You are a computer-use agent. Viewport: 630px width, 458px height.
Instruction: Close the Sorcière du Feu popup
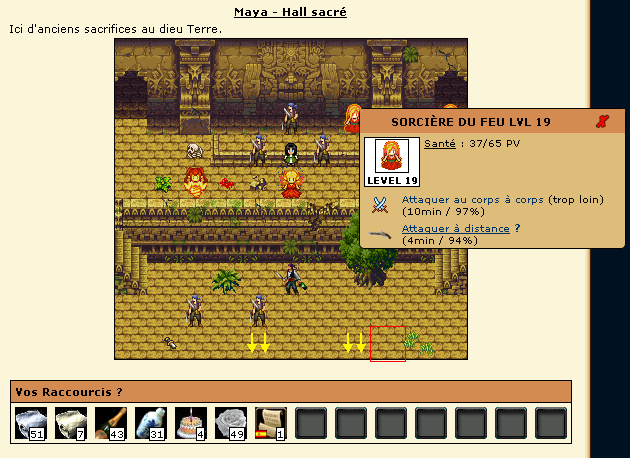[x=601, y=121]
